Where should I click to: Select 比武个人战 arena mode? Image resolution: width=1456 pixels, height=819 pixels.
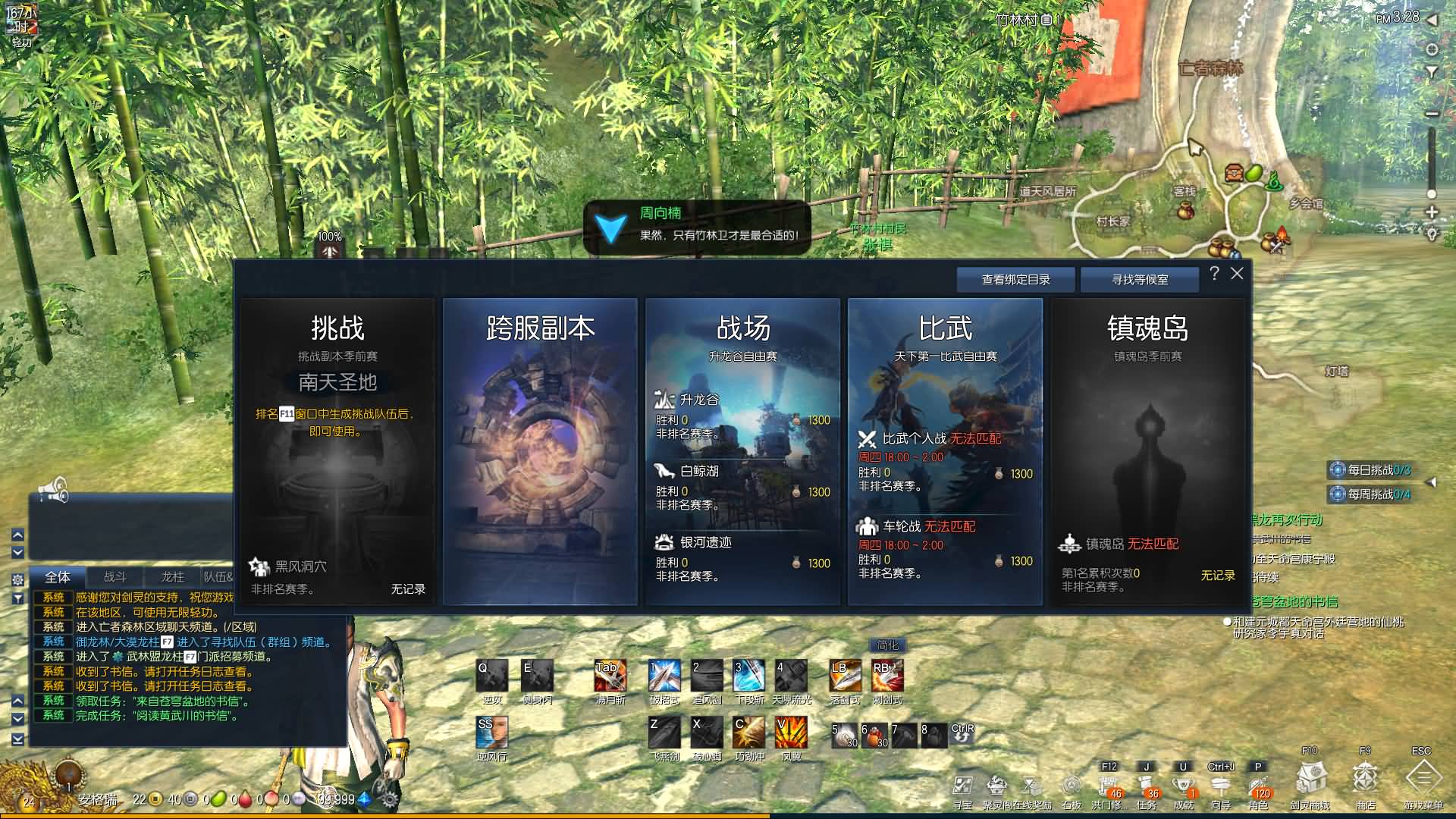pyautogui.click(x=913, y=439)
